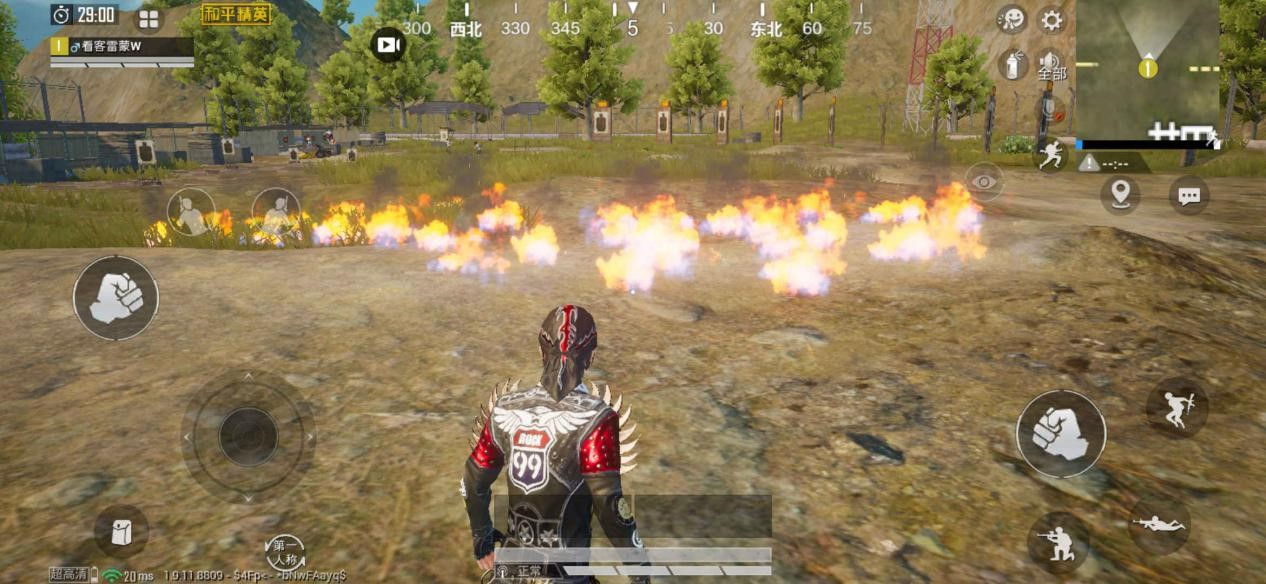1266x584 pixels.
Task: Open the emote face menu
Action: pyautogui.click(x=1012, y=20)
